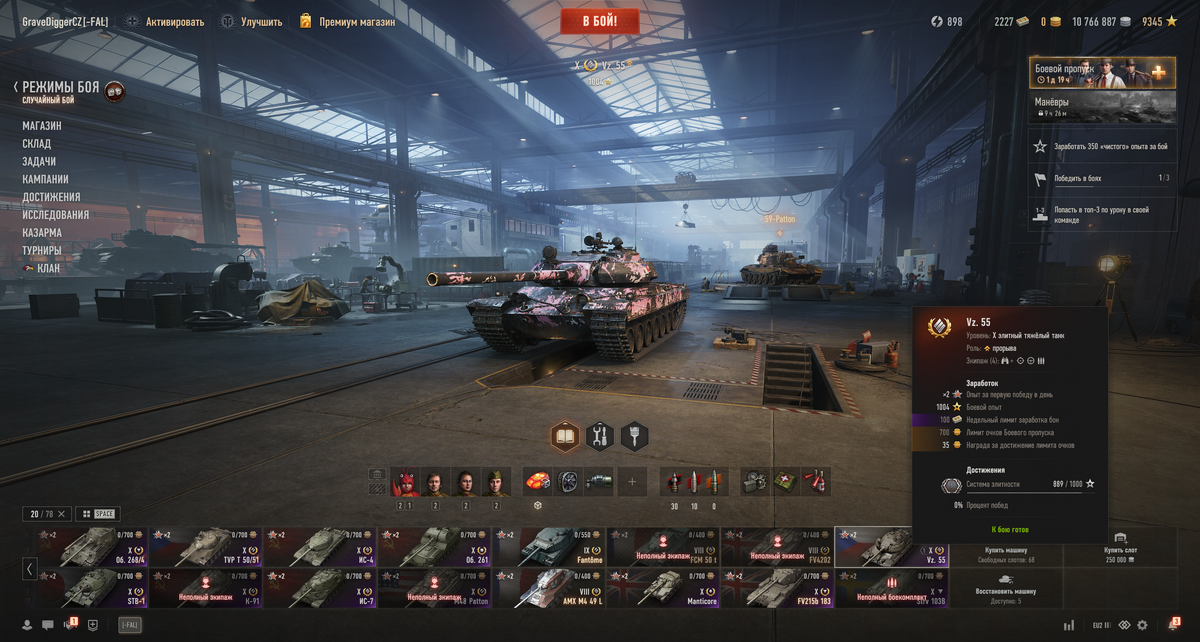
Task: Open the settings gear in bottom bar
Action: (1142, 625)
